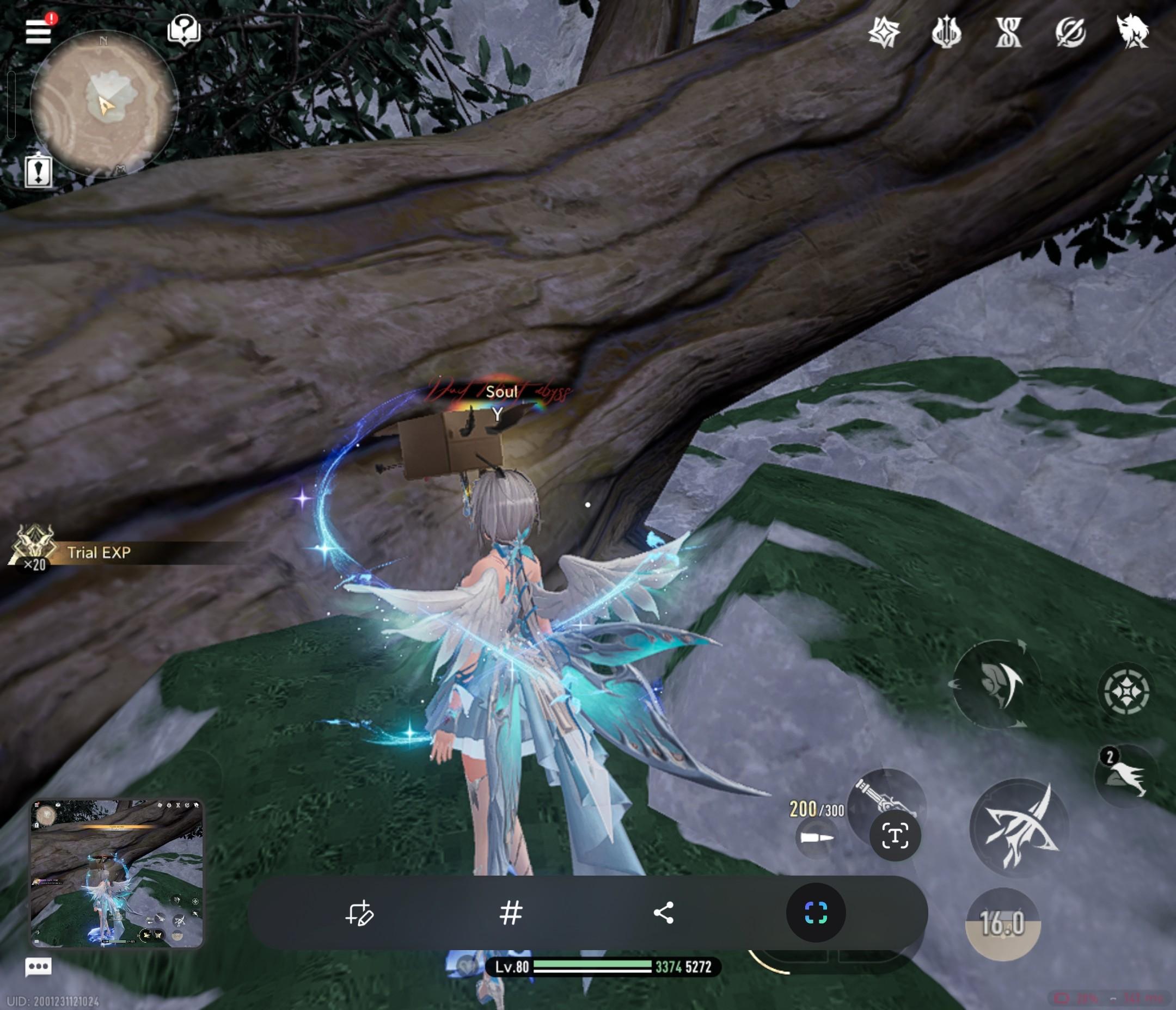Open the circular minimap
The image size is (1176, 1010).
(x=104, y=103)
